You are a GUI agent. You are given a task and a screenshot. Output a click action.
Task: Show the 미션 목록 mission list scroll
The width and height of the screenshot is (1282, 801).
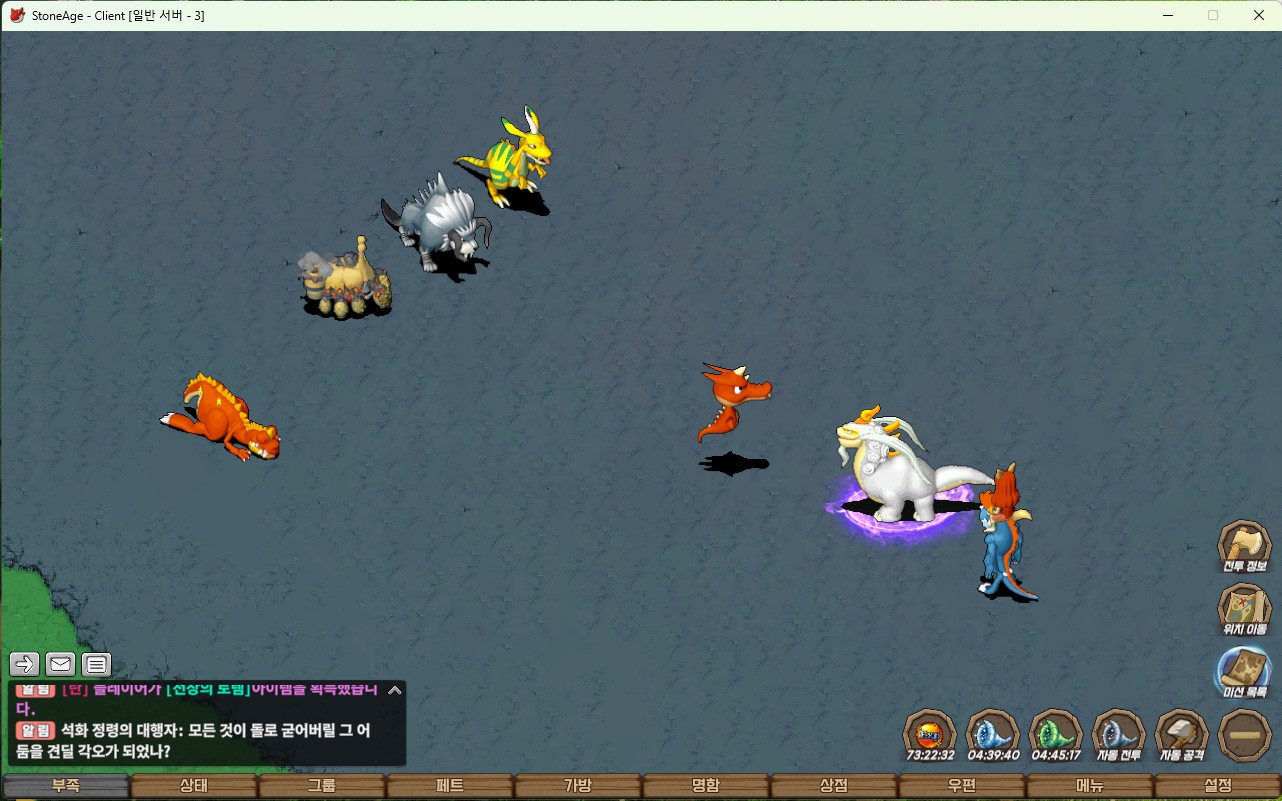[1244, 671]
